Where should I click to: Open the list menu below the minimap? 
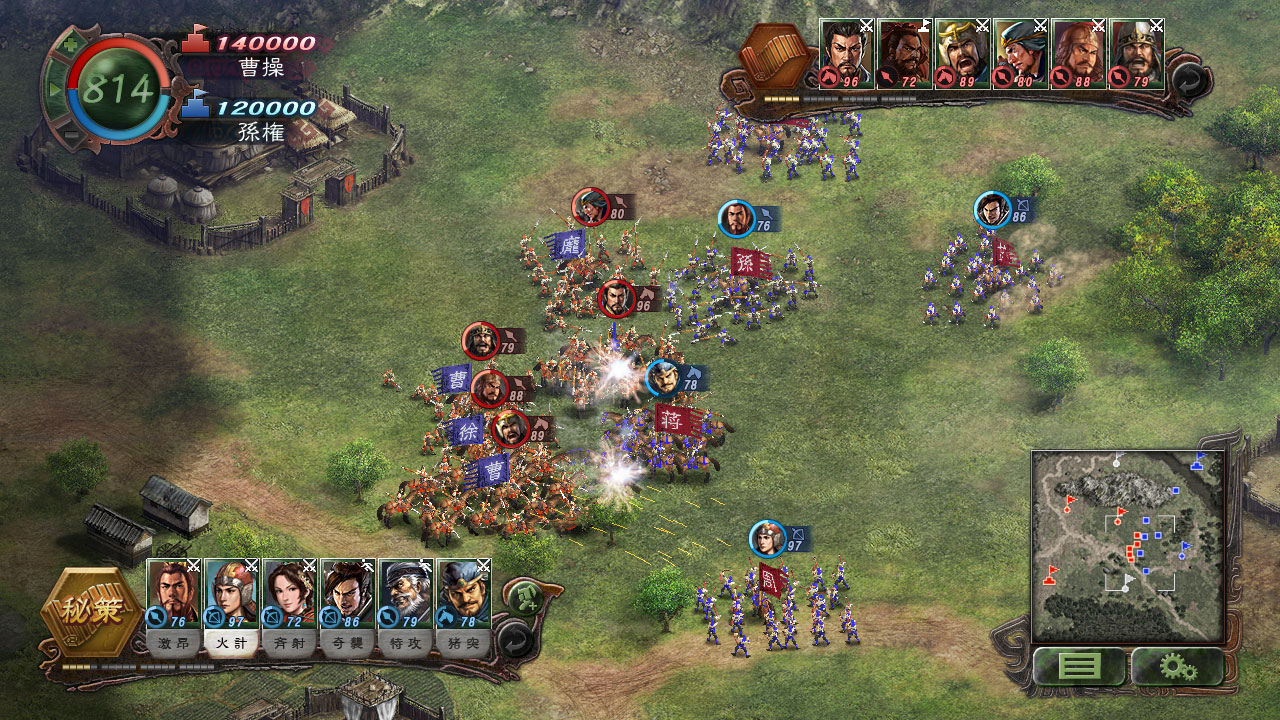1079,666
